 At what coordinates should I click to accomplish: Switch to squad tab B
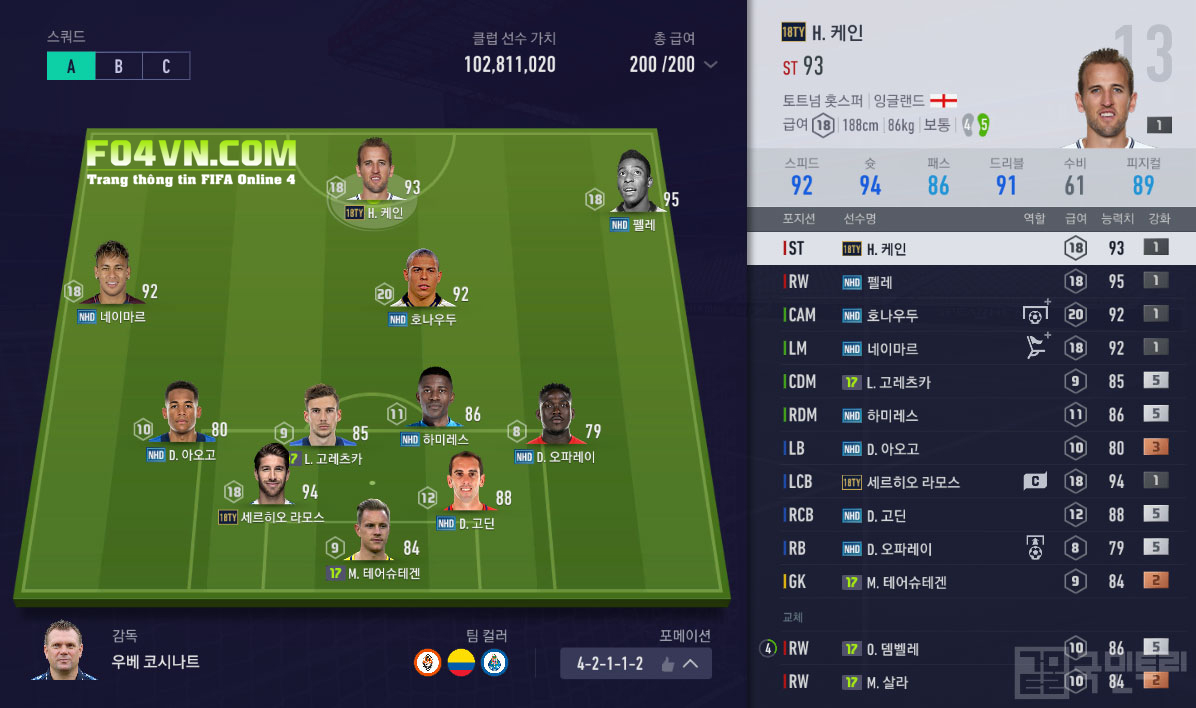click(x=118, y=66)
